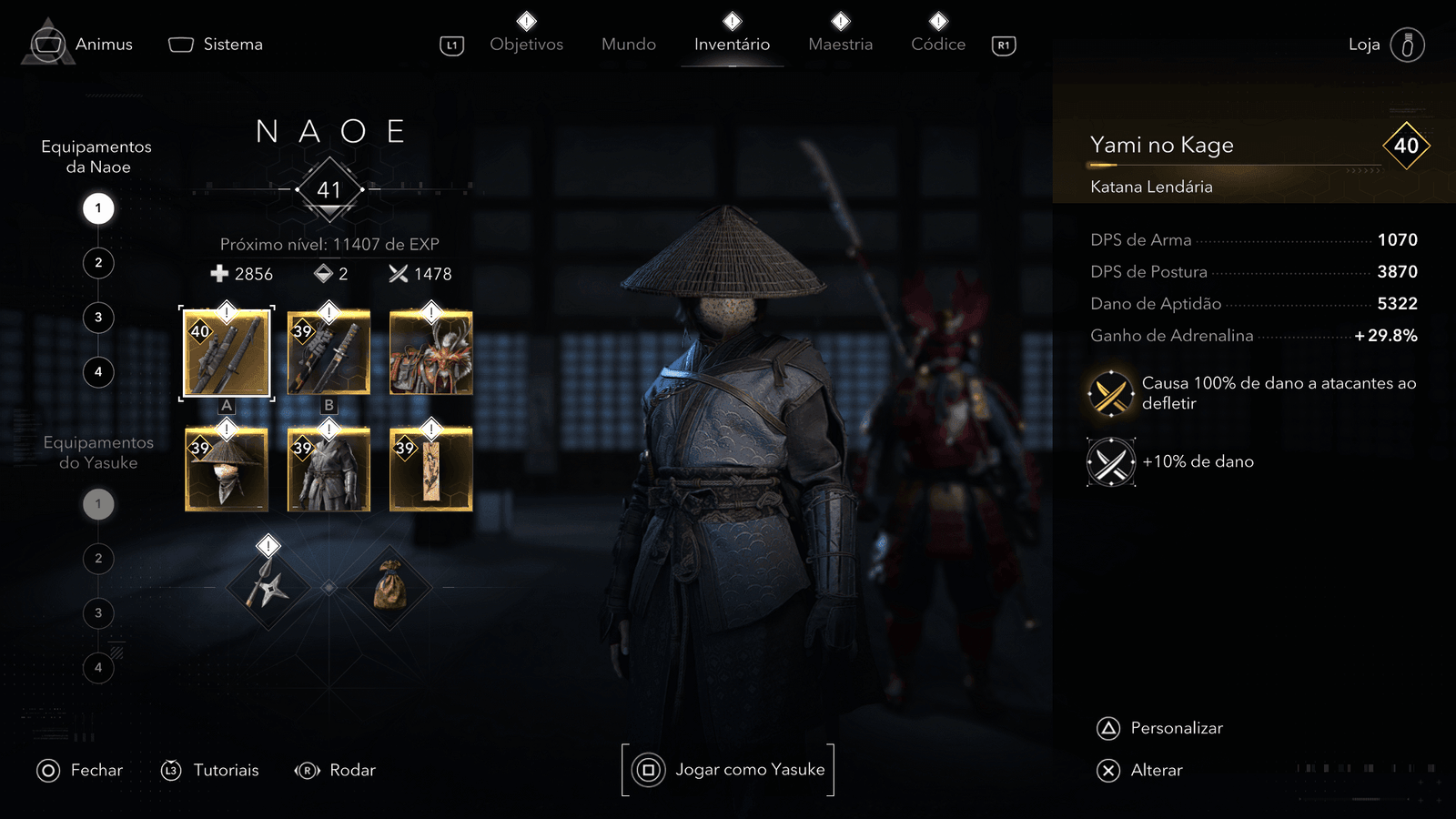Pick the straw hat headgear slot

(227, 469)
